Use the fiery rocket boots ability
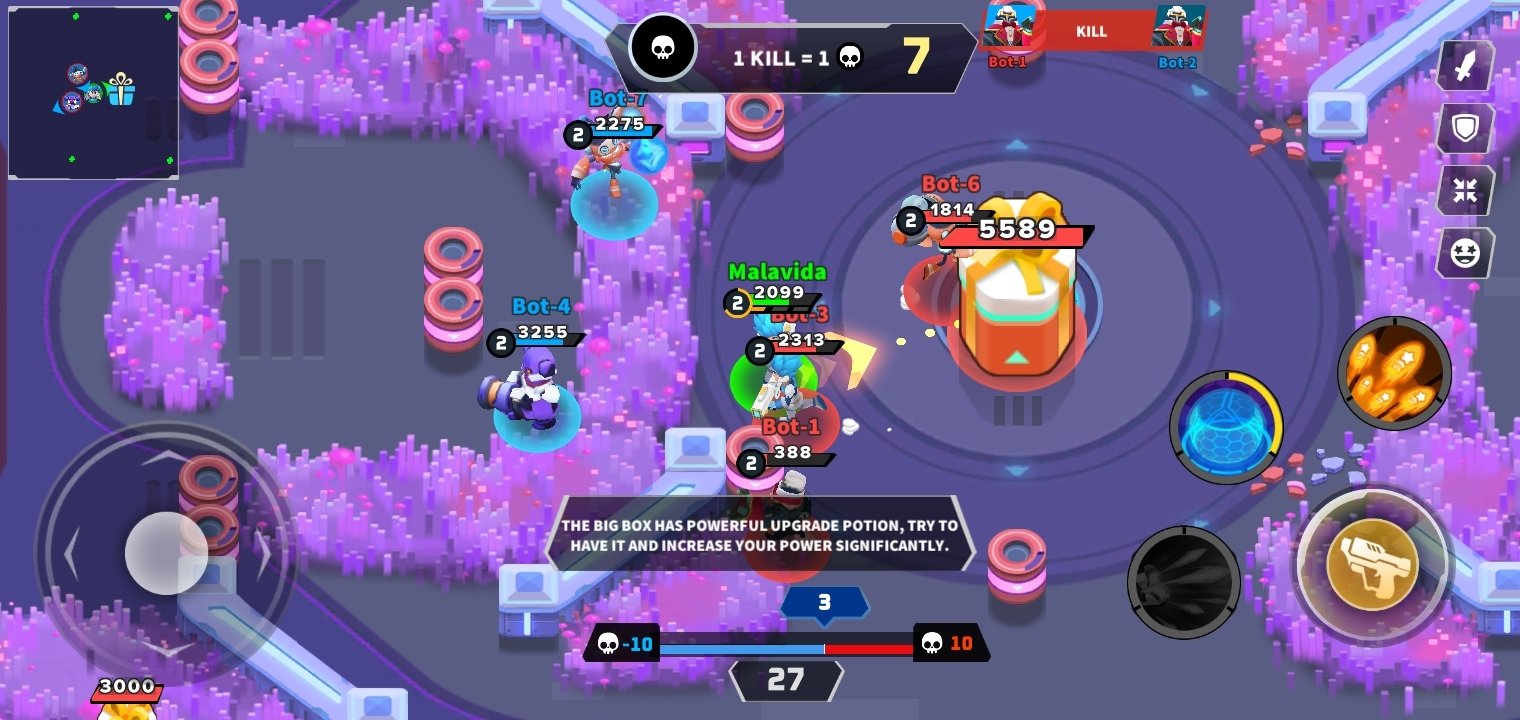This screenshot has width=1520, height=720. 1394,373
